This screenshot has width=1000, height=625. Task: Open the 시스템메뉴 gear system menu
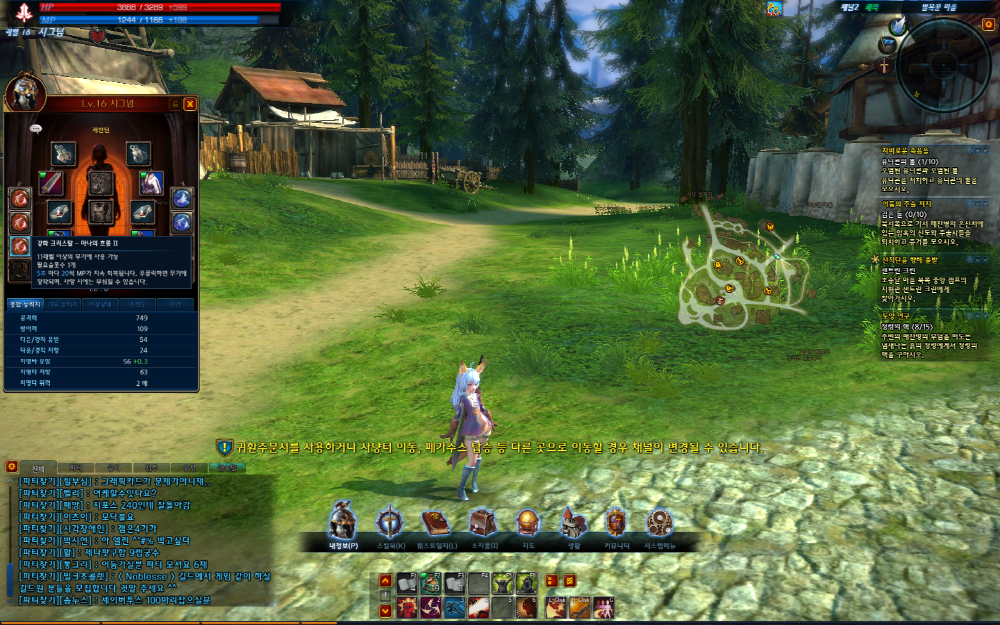[x=659, y=522]
